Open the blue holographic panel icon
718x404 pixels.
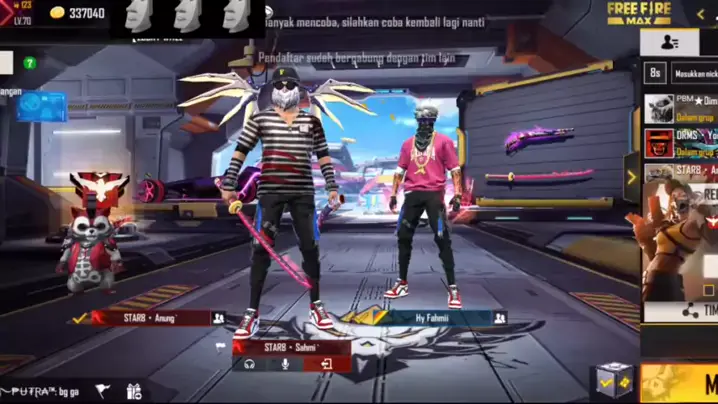coord(42,106)
